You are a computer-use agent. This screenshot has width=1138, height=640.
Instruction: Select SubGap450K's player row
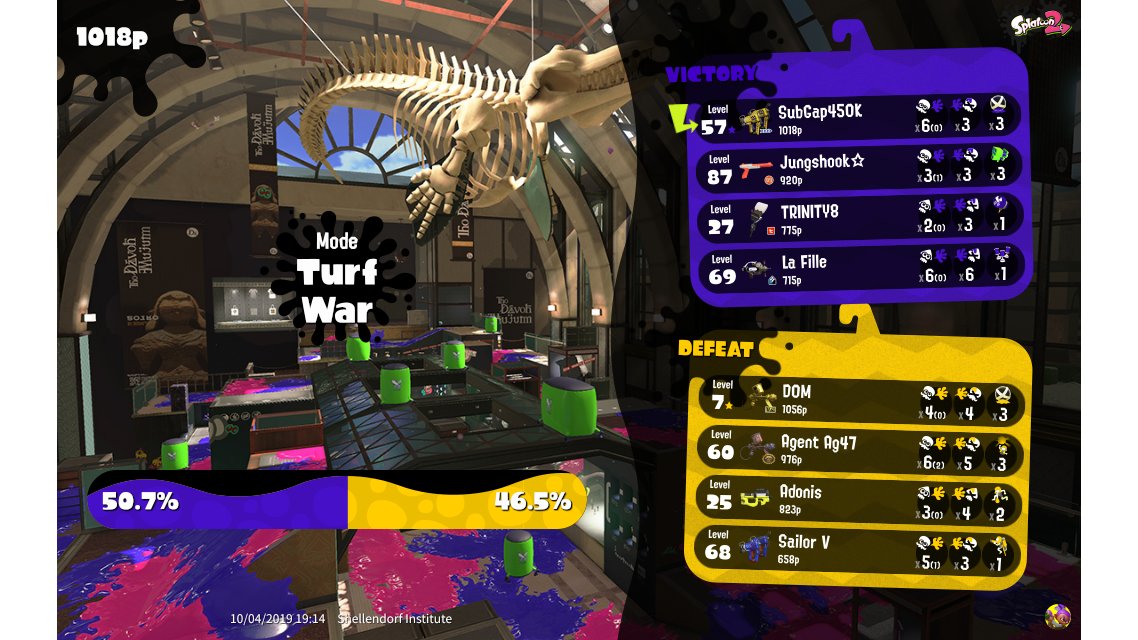858,118
